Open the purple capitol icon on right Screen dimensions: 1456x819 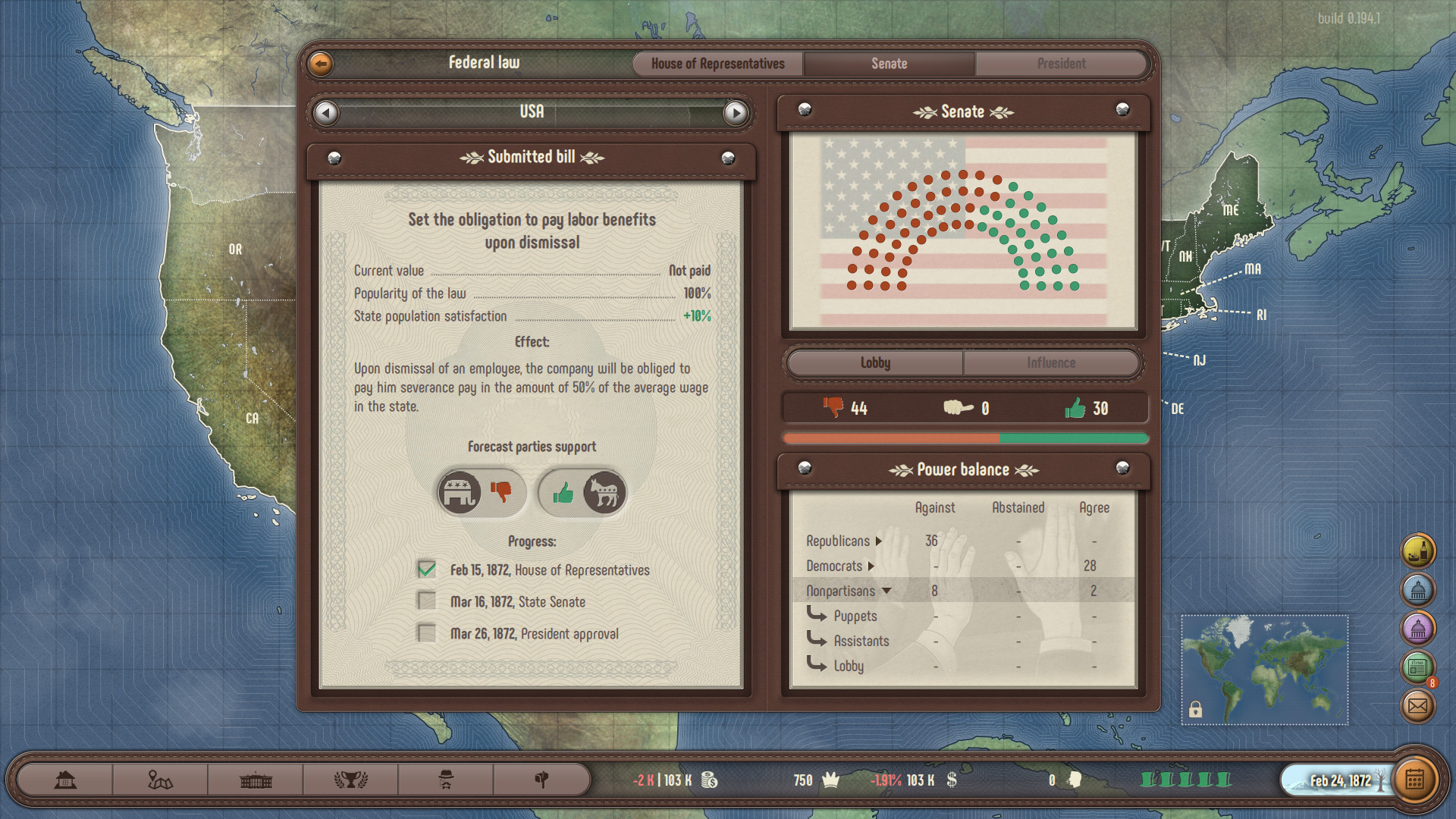tap(1420, 629)
